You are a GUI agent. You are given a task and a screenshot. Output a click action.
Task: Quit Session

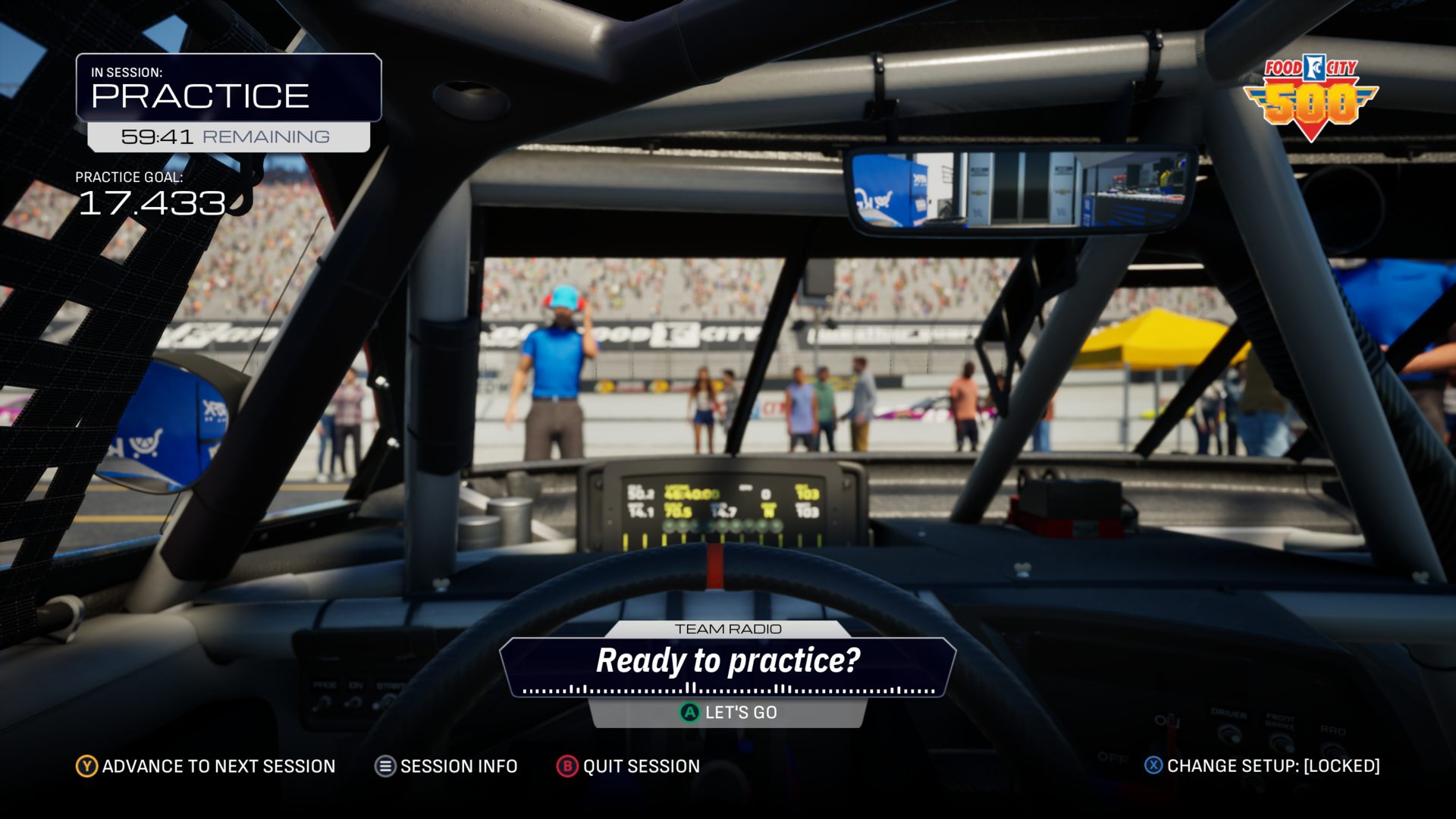(628, 766)
